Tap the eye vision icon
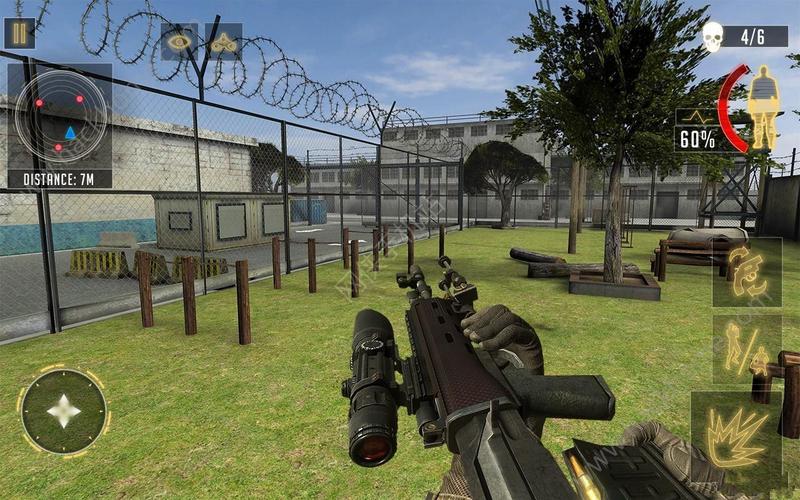Screen dimensions: 800x500 tap(180, 43)
